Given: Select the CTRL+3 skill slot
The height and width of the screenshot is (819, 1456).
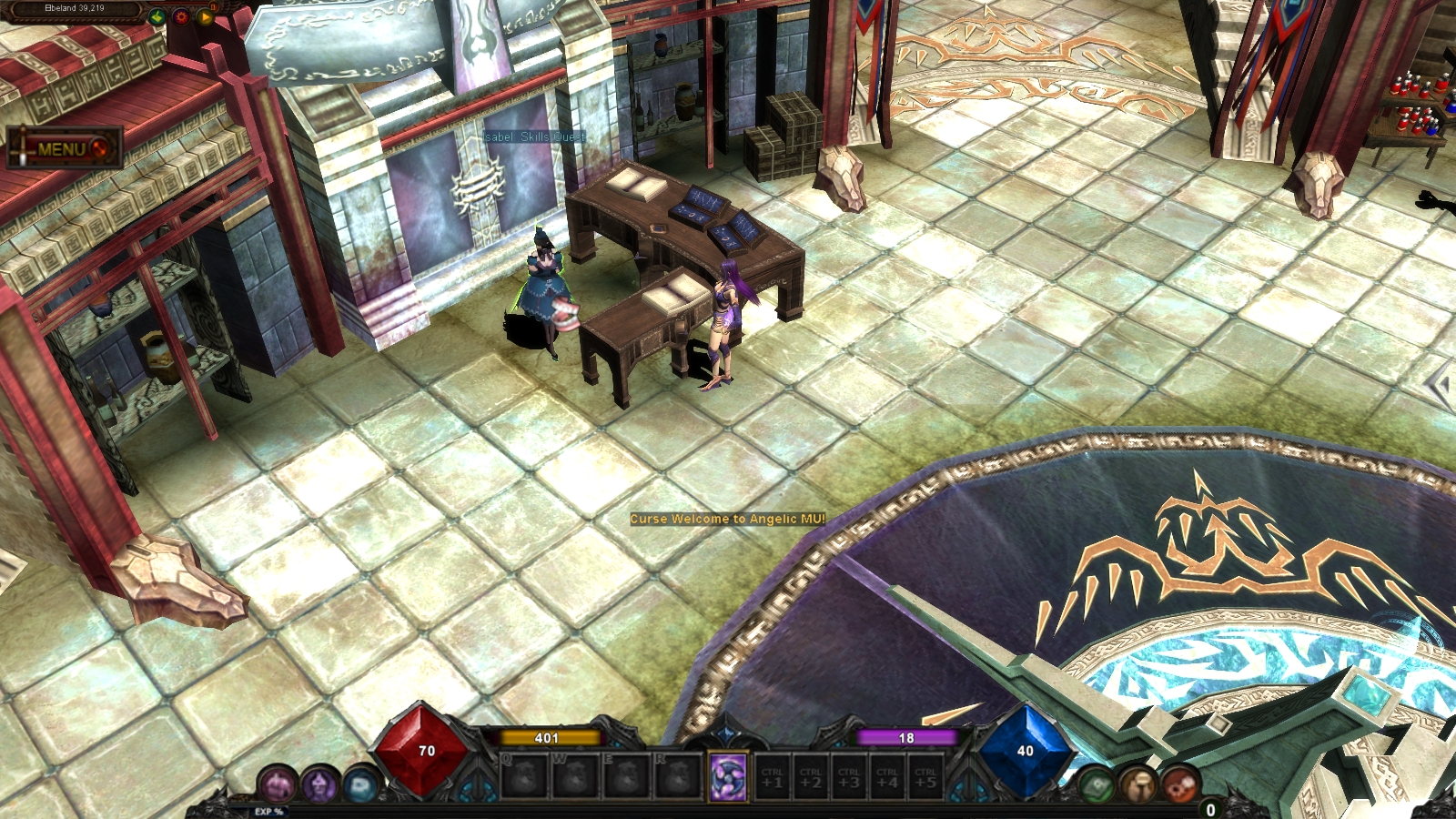Looking at the screenshot, I should coord(849,778).
